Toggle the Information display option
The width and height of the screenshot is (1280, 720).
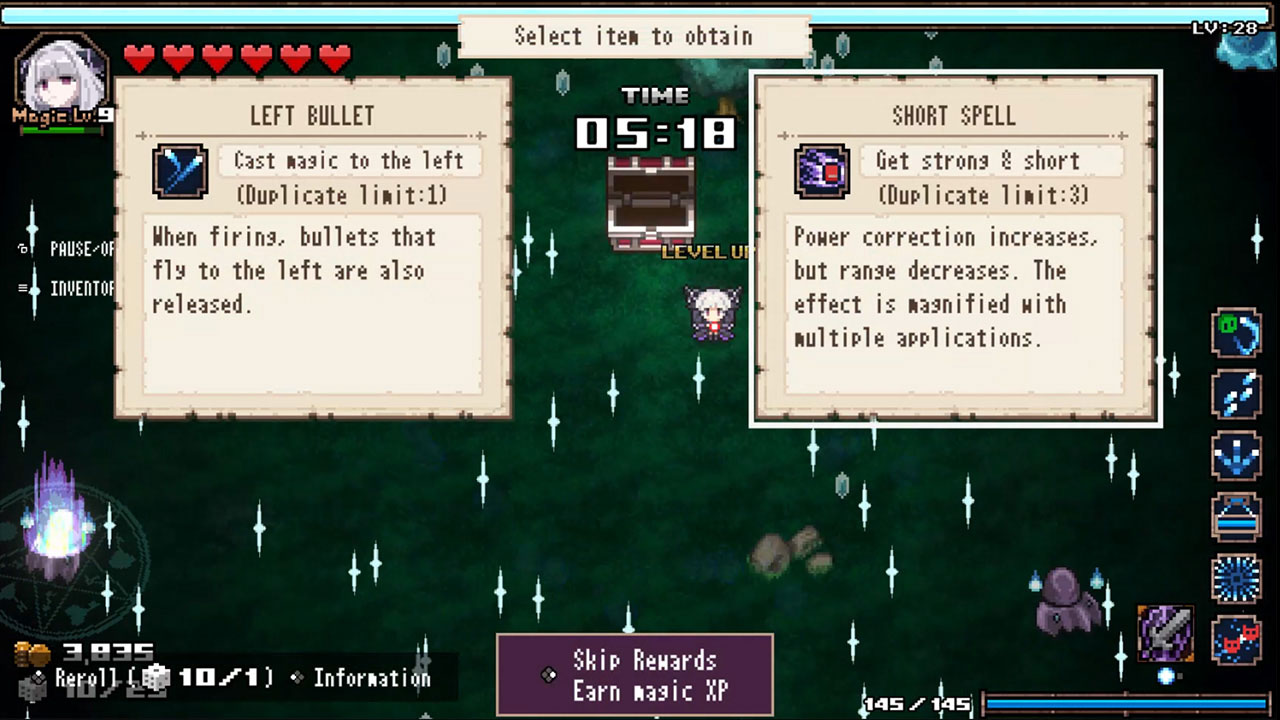coord(371,678)
